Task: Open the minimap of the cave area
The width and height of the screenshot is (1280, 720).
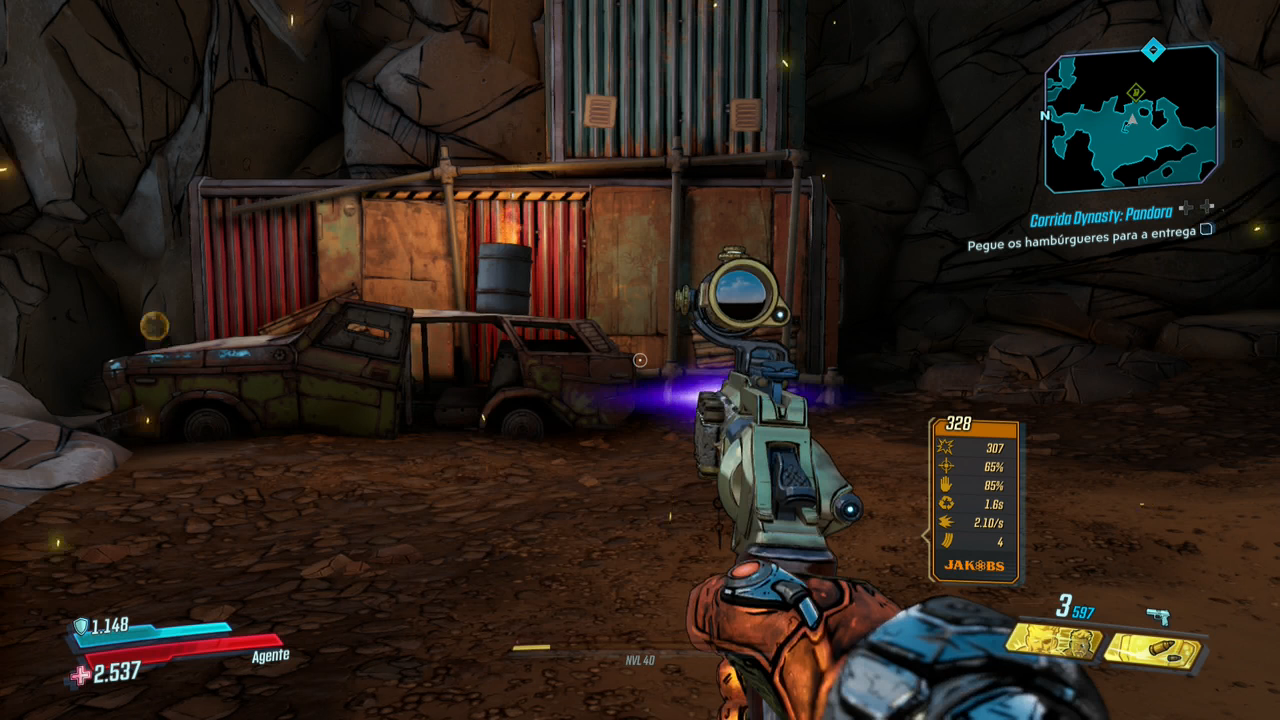Action: pyautogui.click(x=1131, y=120)
